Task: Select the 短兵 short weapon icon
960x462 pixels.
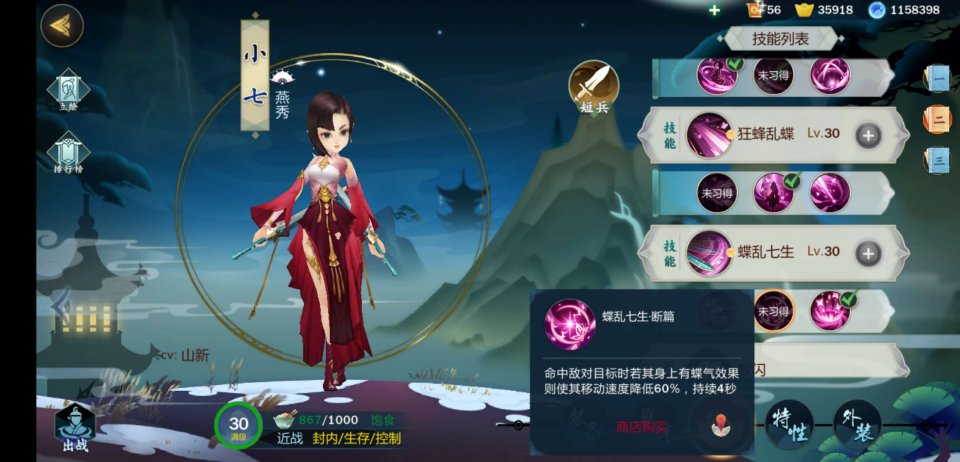Action: 594,86
